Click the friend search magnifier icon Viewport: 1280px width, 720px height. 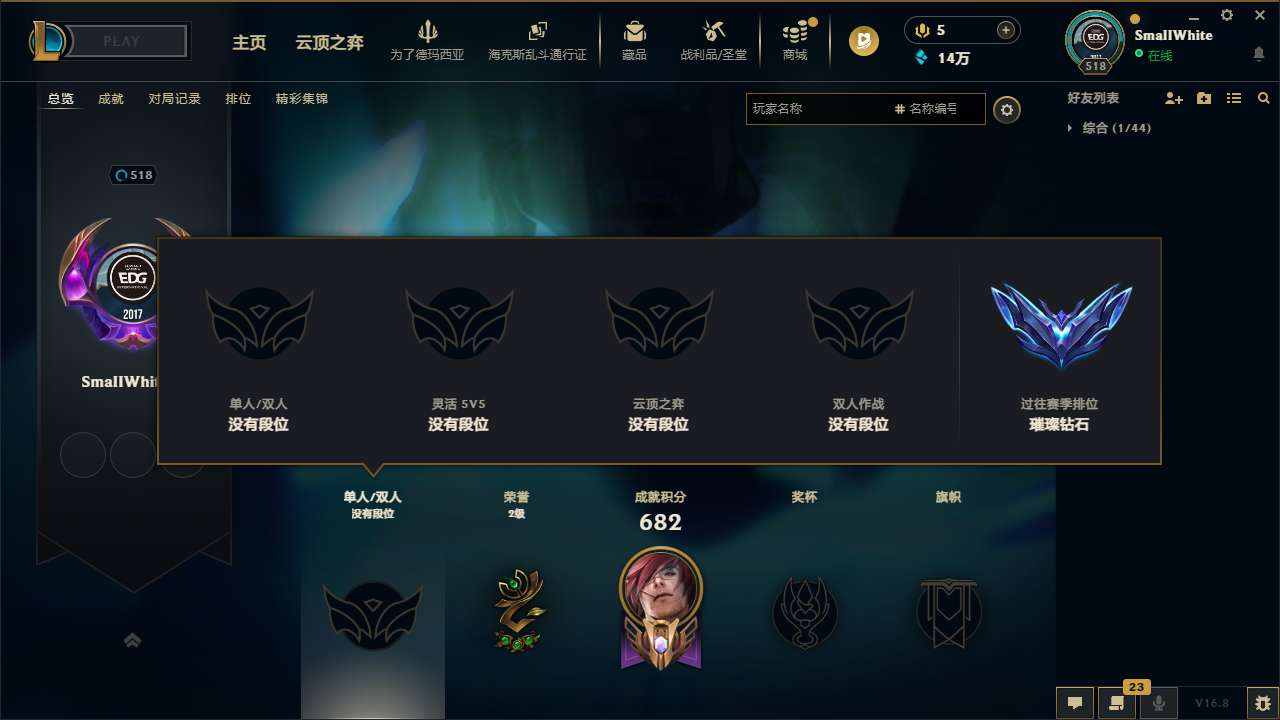click(x=1263, y=98)
